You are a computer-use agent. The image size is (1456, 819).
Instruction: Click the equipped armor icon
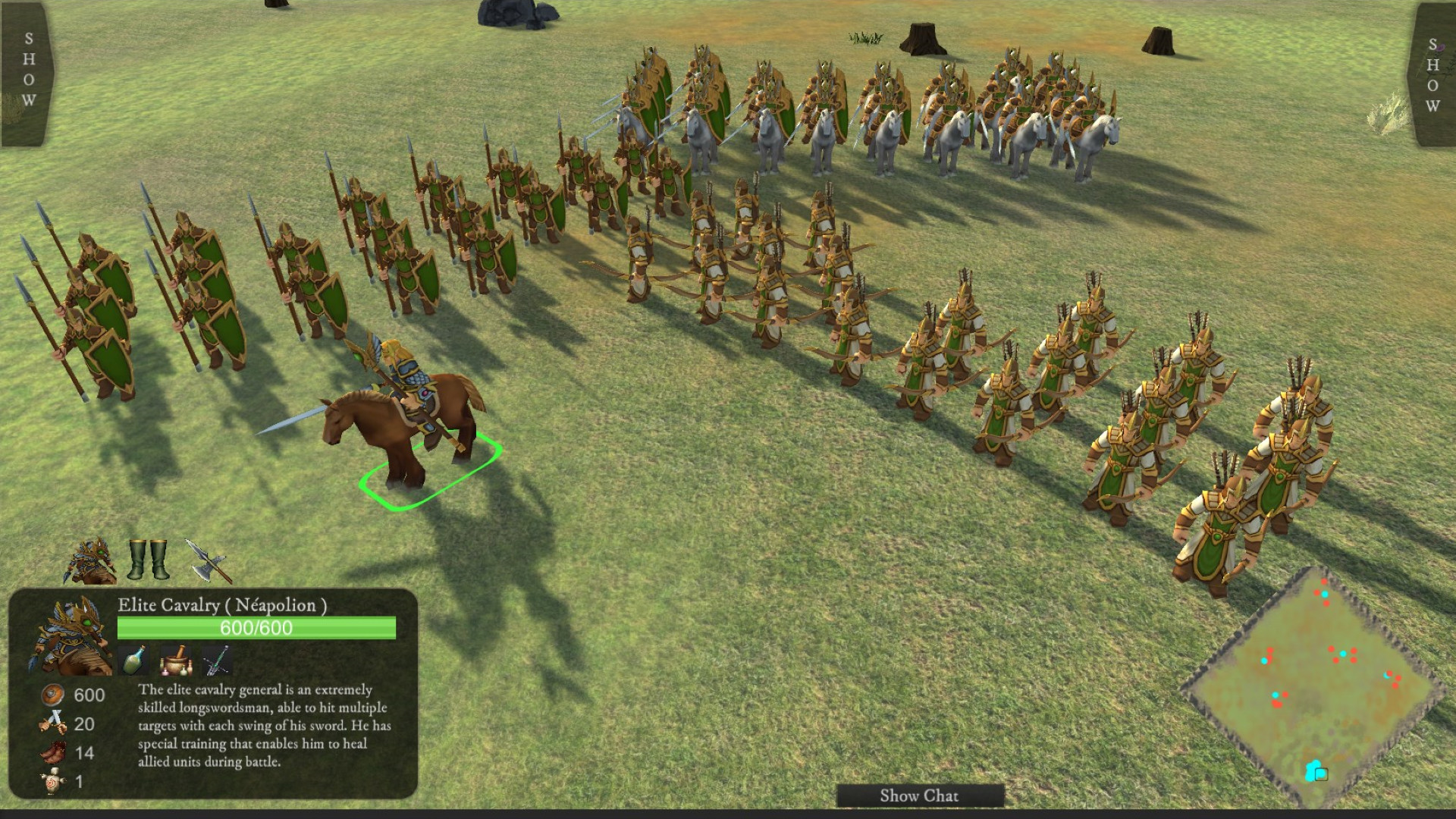click(89, 561)
